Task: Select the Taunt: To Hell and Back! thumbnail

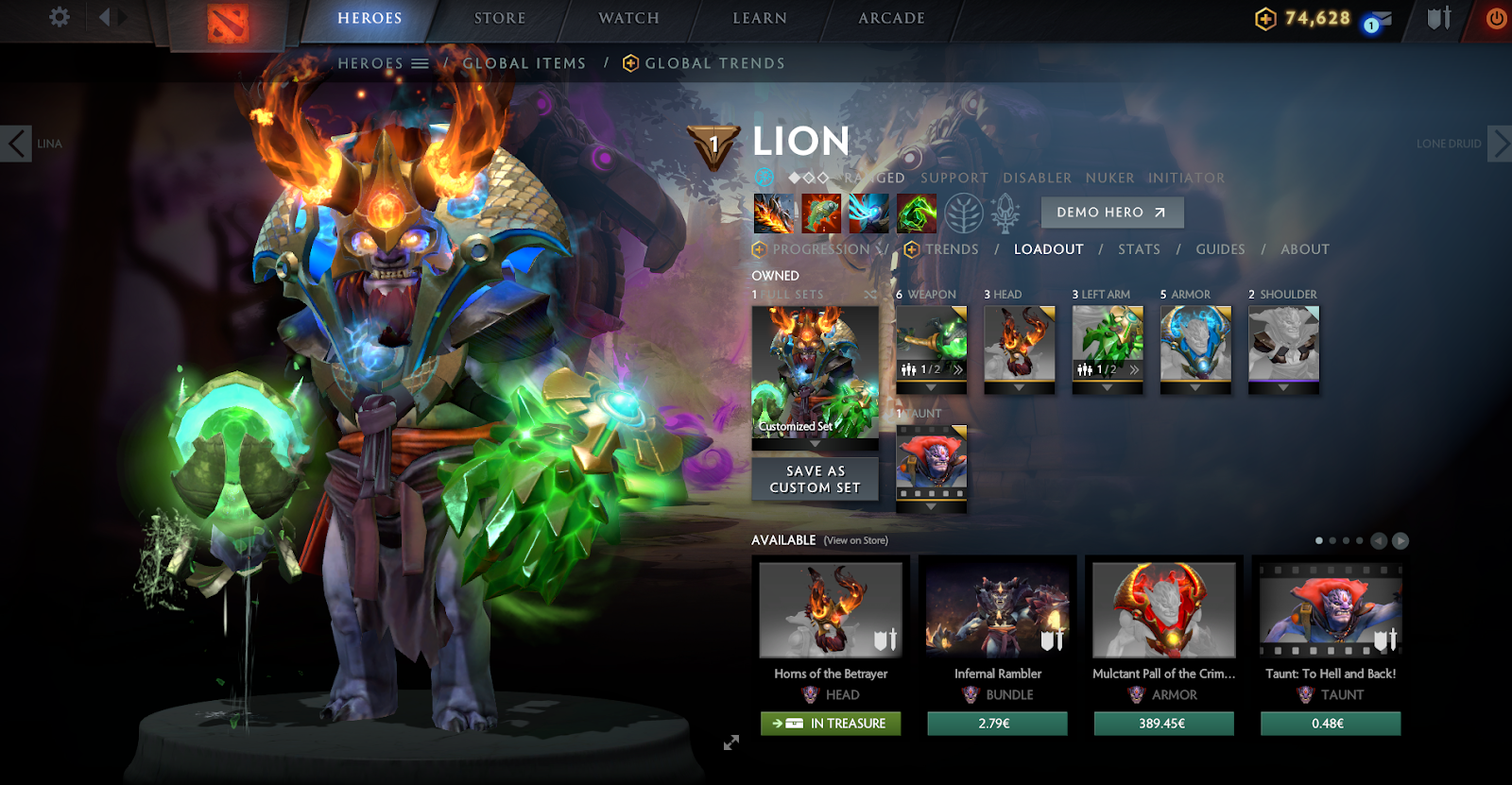Action: [1331, 611]
